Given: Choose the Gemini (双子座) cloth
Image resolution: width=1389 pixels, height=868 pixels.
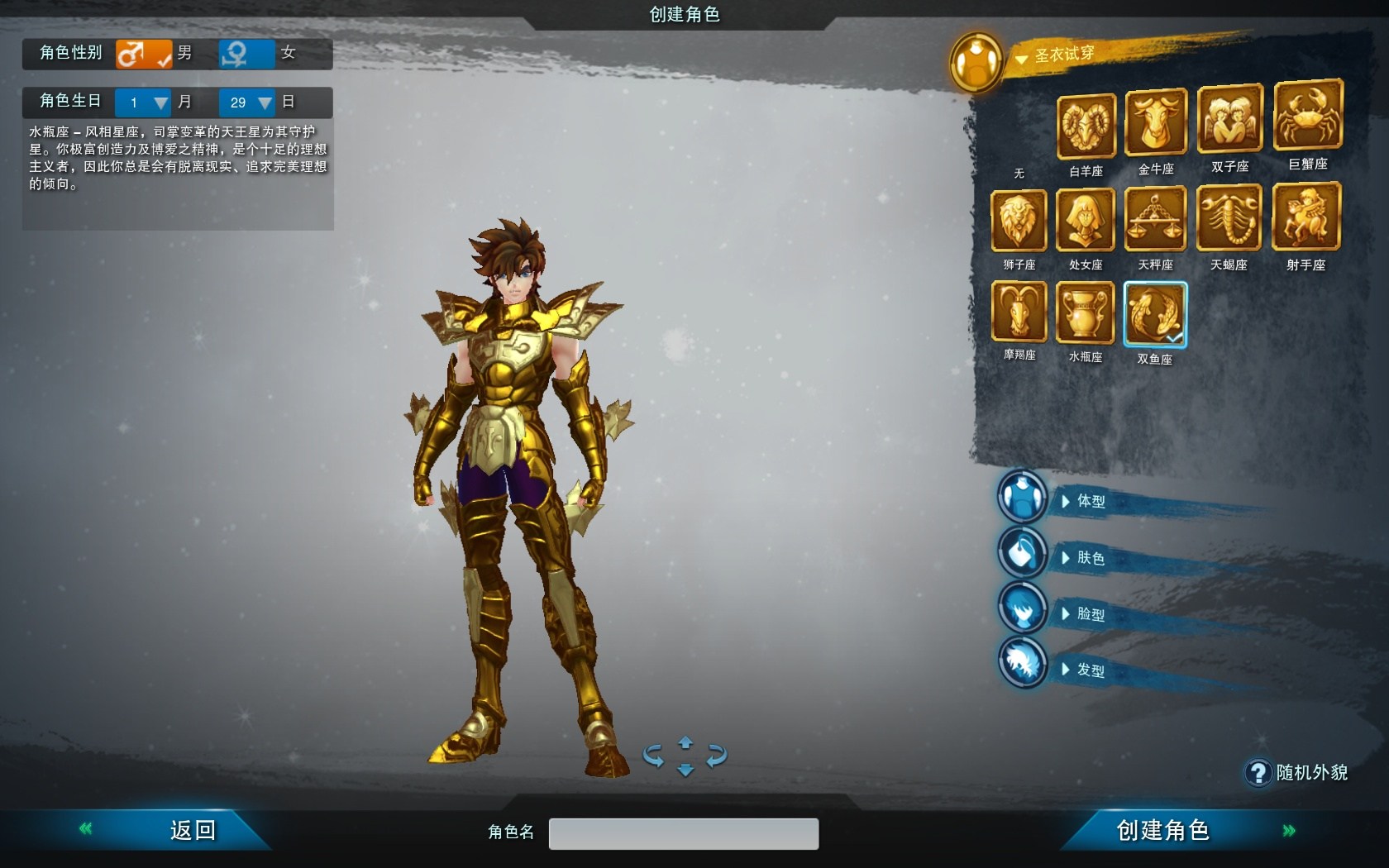Looking at the screenshot, I should (1229, 121).
